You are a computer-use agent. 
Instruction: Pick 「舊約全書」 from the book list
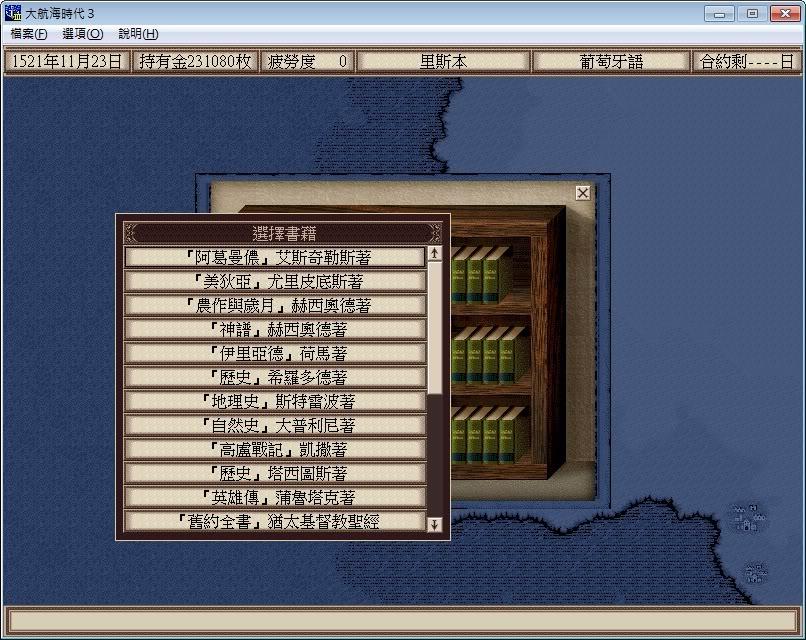(275, 521)
